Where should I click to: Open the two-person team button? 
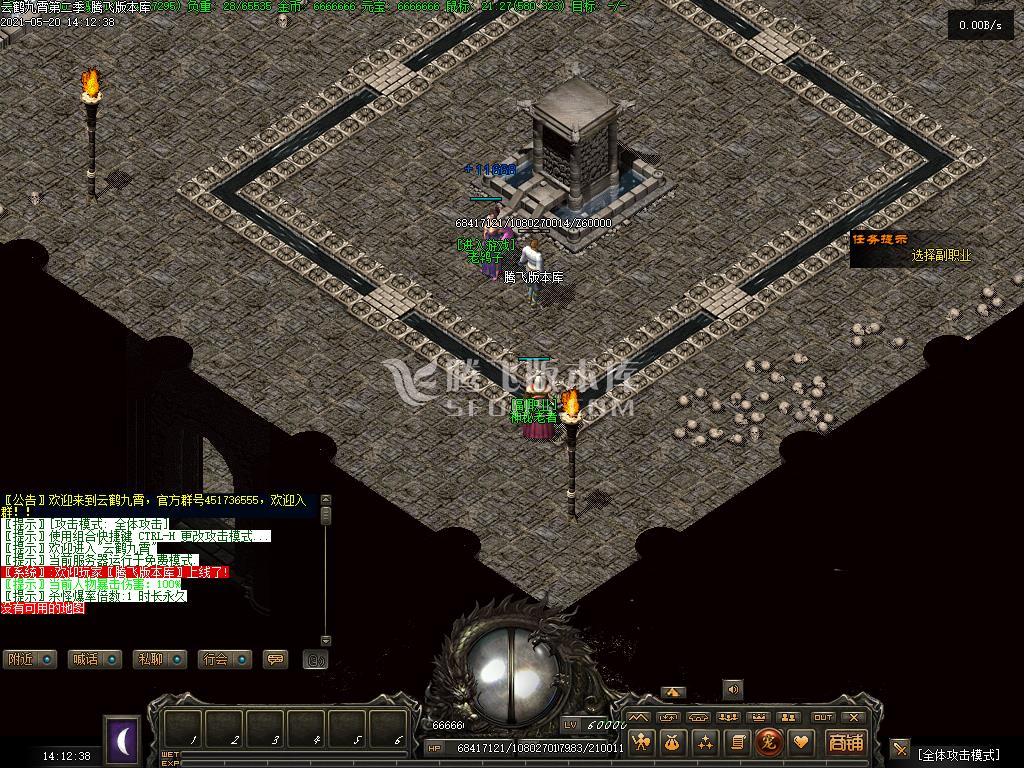pyautogui.click(x=790, y=717)
